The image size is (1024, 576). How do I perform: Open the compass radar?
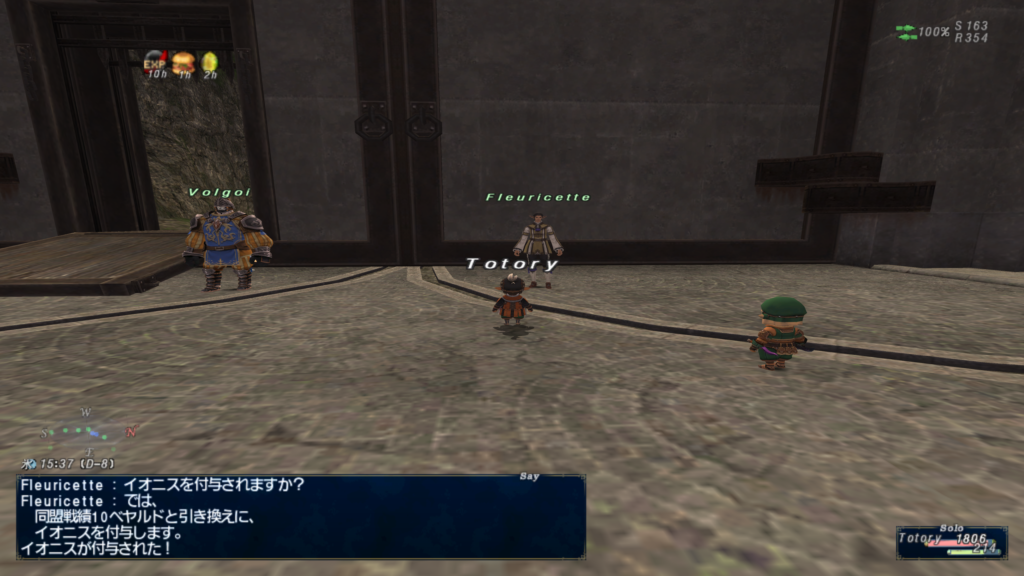coord(88,430)
